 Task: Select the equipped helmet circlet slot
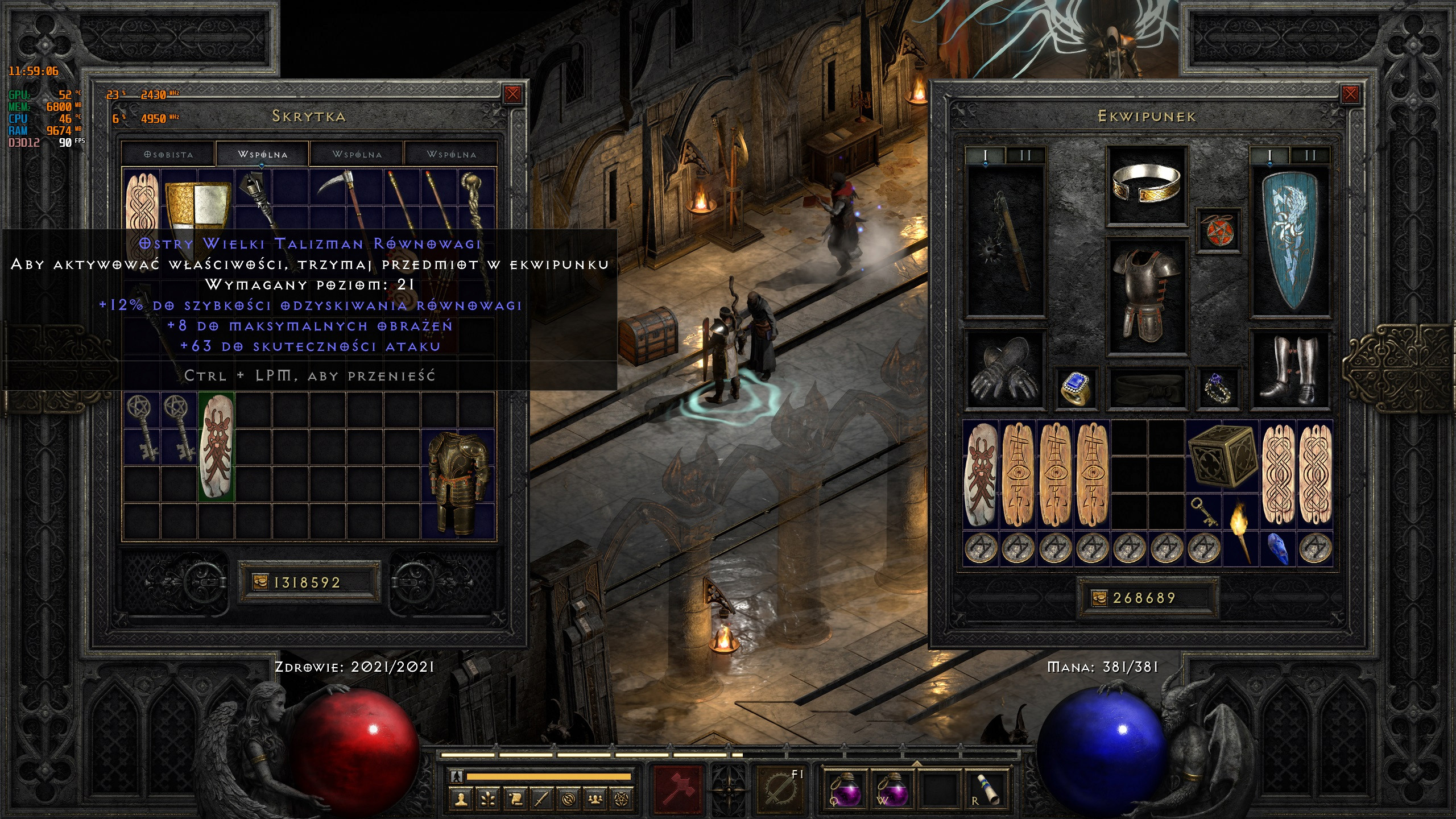coord(1146,185)
